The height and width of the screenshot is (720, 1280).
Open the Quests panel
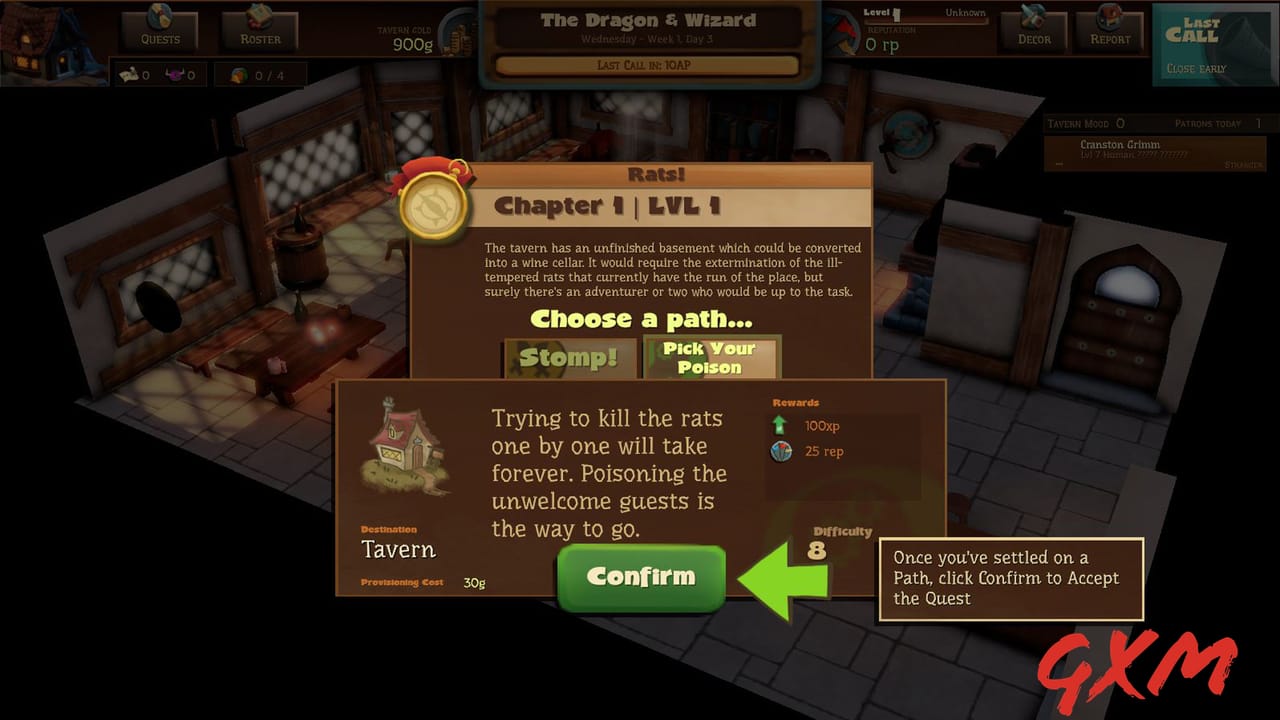158,31
